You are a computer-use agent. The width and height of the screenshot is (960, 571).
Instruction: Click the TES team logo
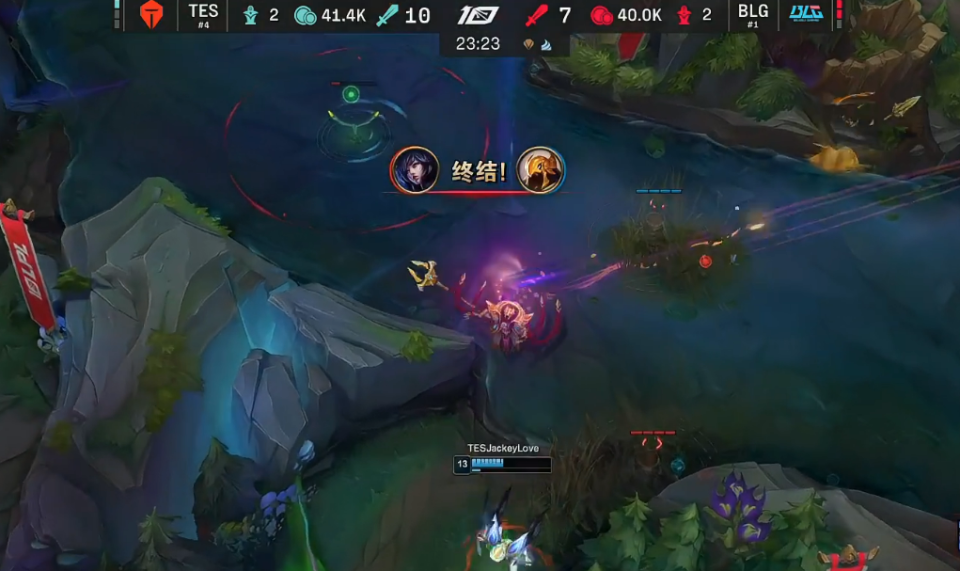tap(150, 15)
